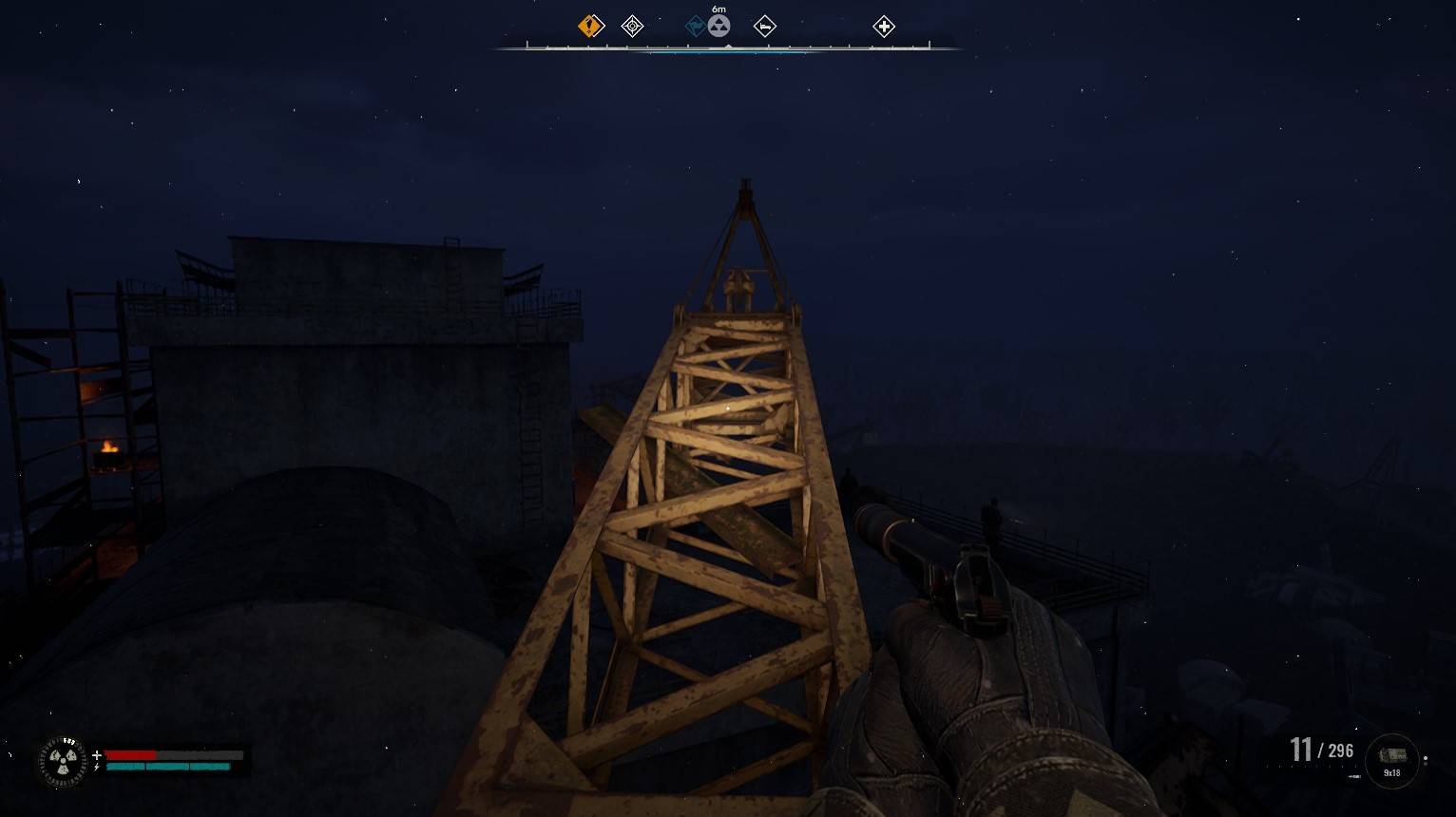The image size is (1456, 817).
Task: Click the crosshair target marker on the compass
Action: [632, 26]
